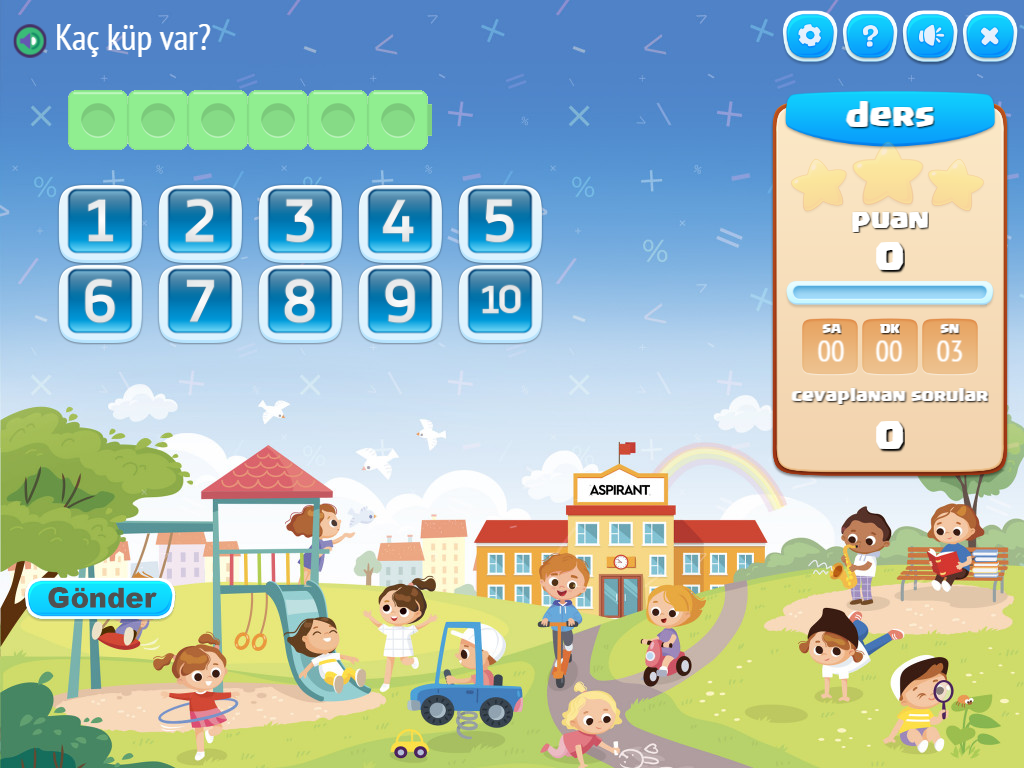Choose the number 1 answer tile
The height and width of the screenshot is (768, 1024).
[x=100, y=223]
